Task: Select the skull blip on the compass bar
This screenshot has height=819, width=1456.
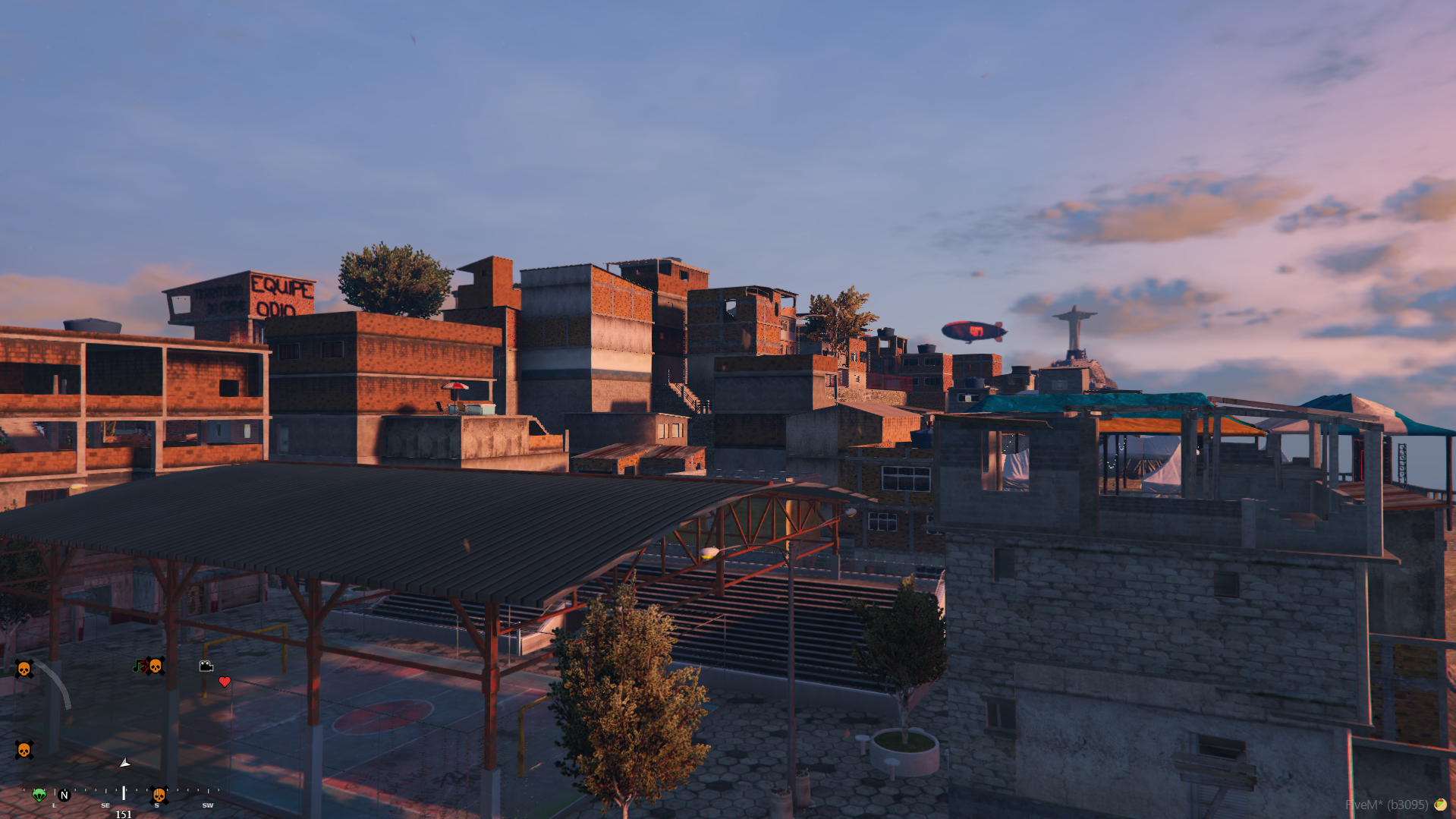Action: 159,795
